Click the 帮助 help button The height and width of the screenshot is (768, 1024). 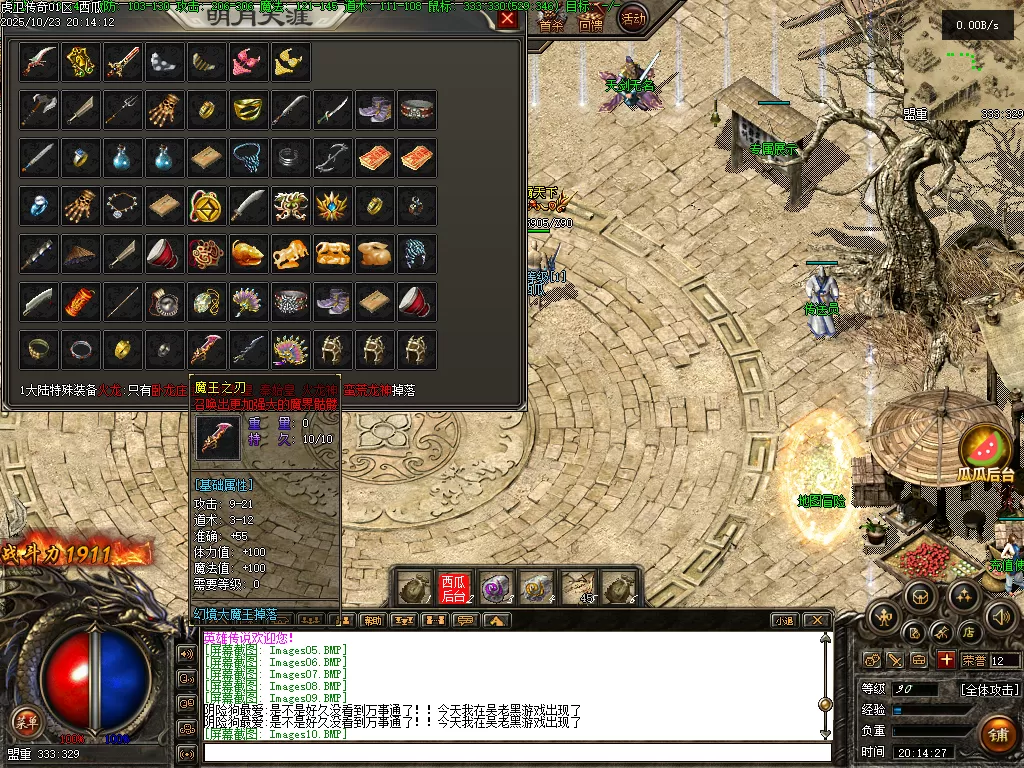point(372,621)
